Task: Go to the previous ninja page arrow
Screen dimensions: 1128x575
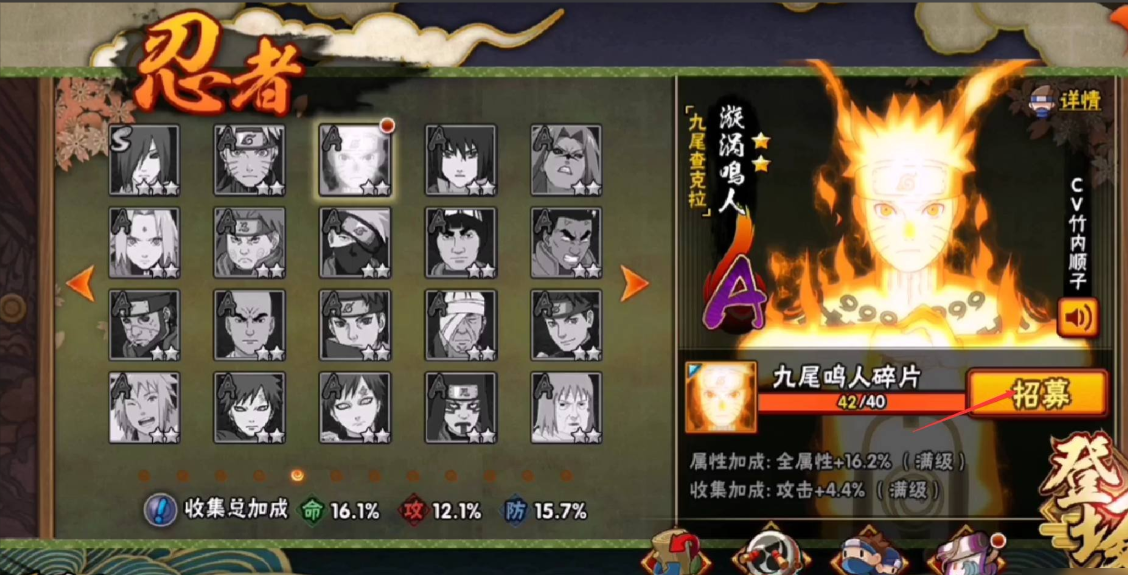Action: 79,284
